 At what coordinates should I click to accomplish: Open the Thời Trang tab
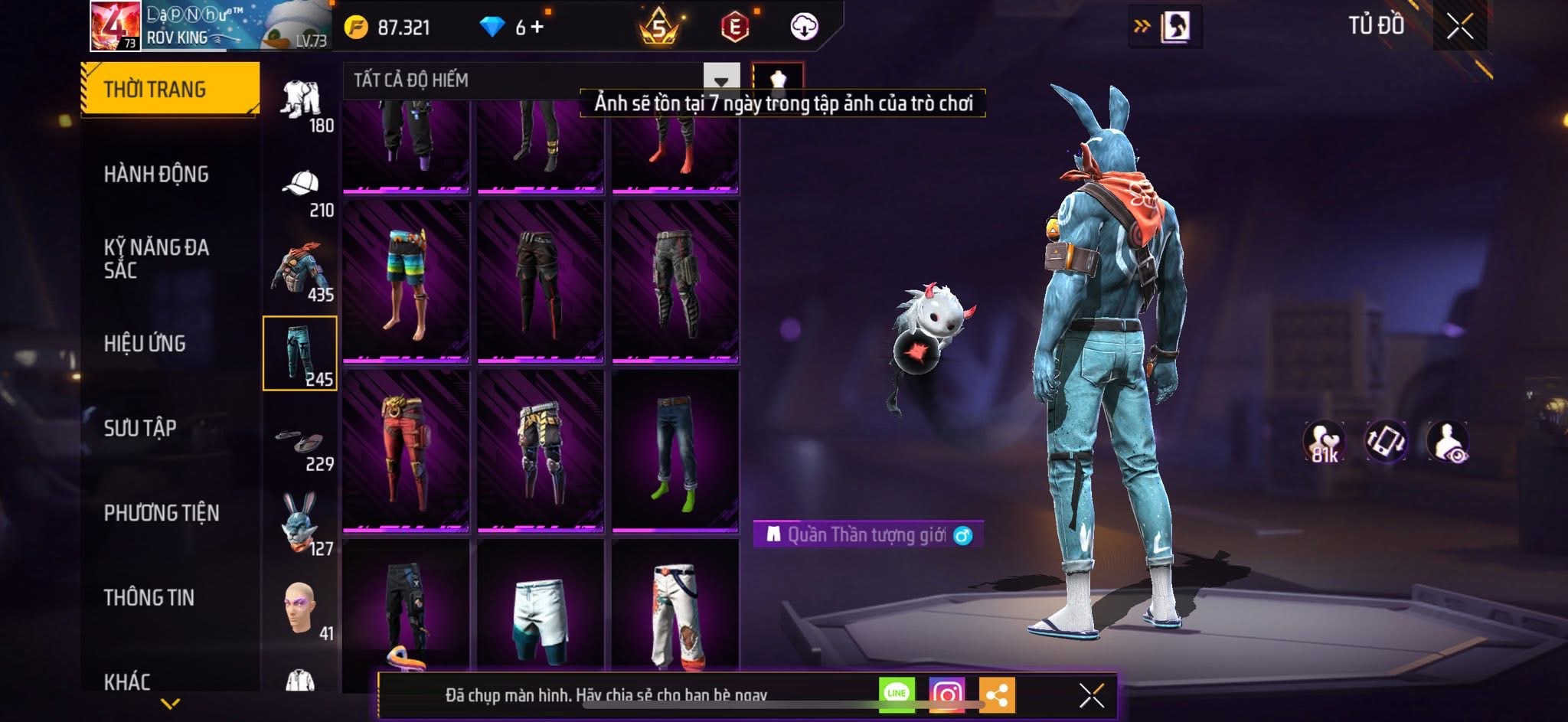[170, 89]
